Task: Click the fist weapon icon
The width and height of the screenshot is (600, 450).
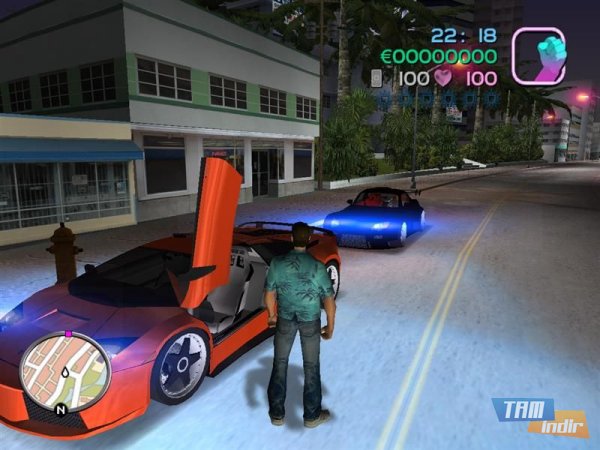Action: (539, 55)
